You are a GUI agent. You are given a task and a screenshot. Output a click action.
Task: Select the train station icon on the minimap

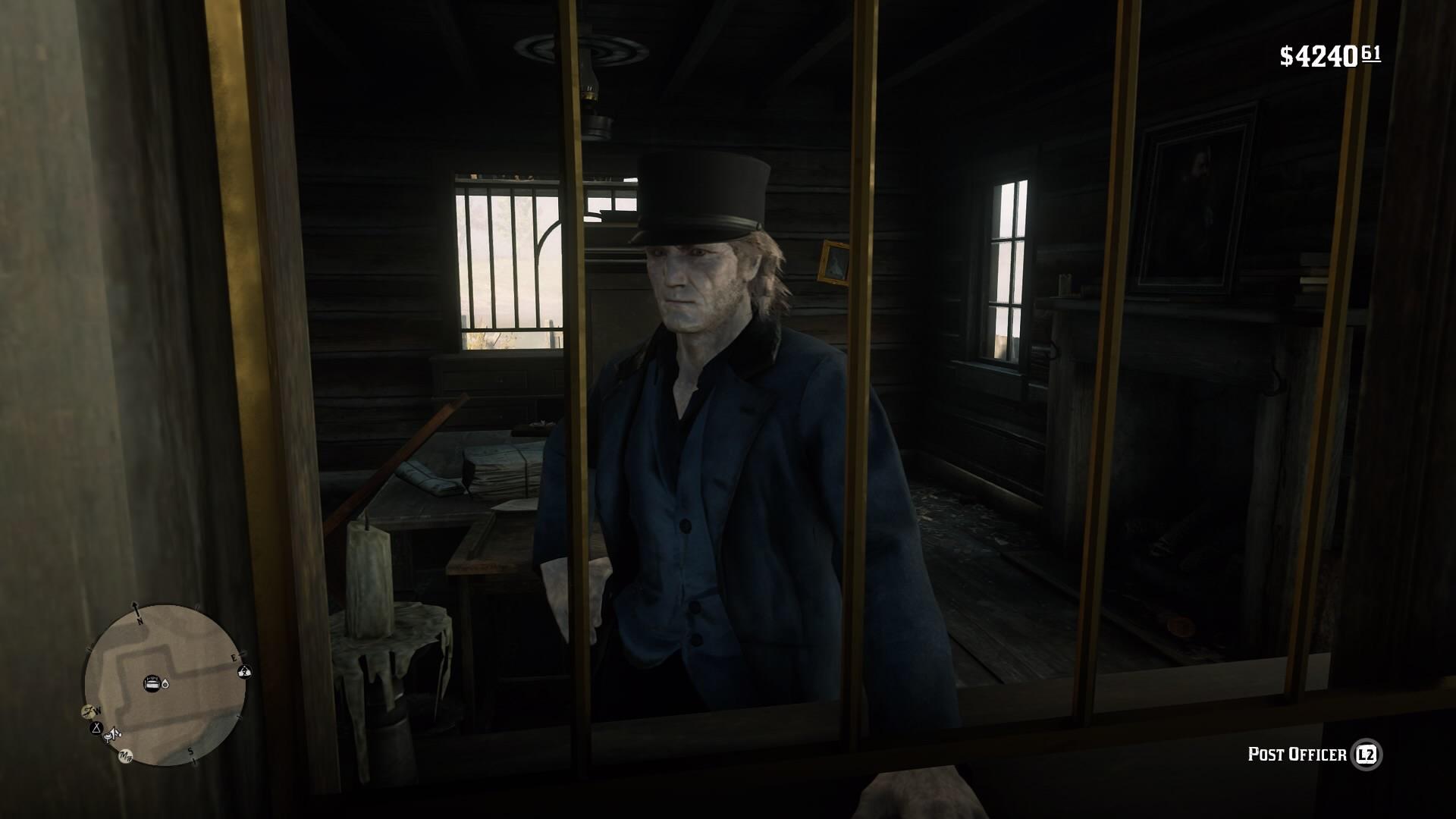pos(151,682)
